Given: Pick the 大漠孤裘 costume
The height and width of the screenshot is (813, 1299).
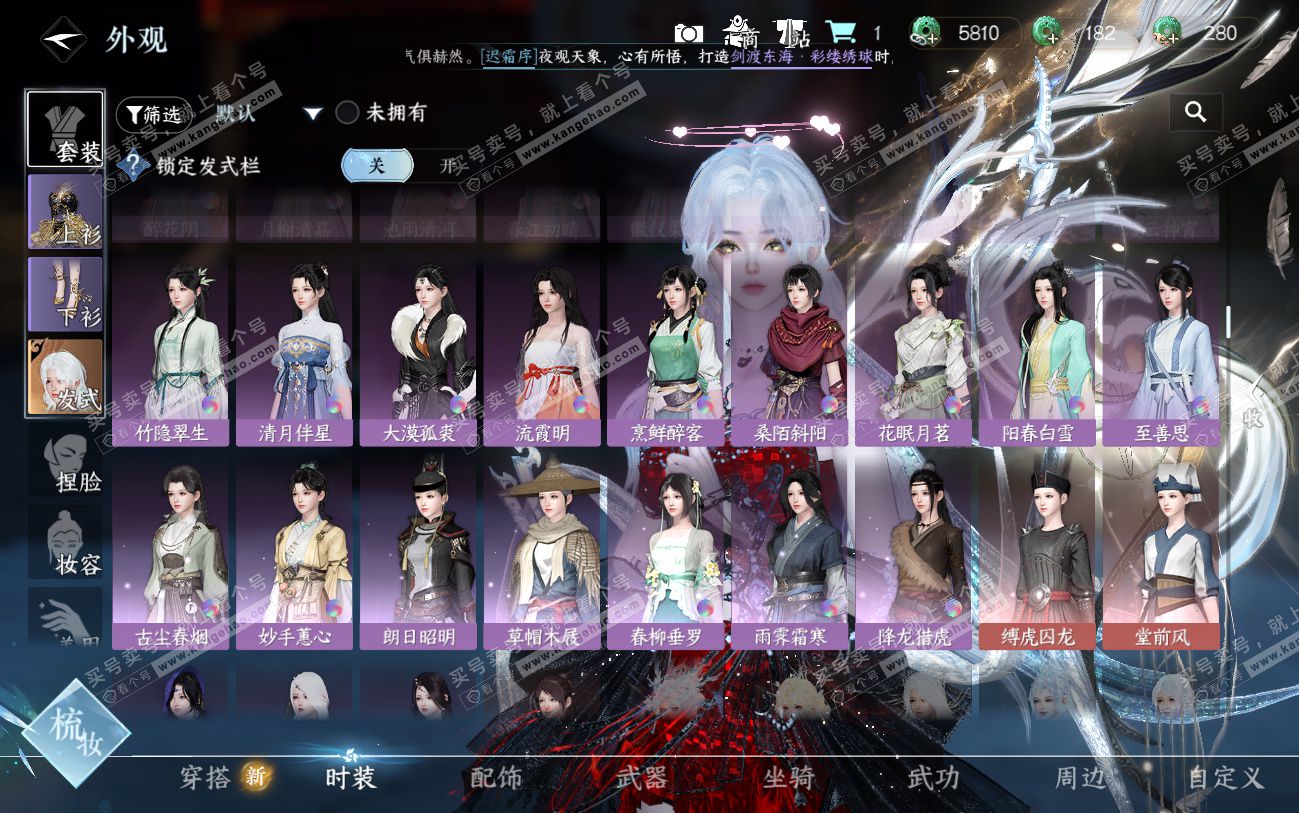Looking at the screenshot, I should click(418, 346).
